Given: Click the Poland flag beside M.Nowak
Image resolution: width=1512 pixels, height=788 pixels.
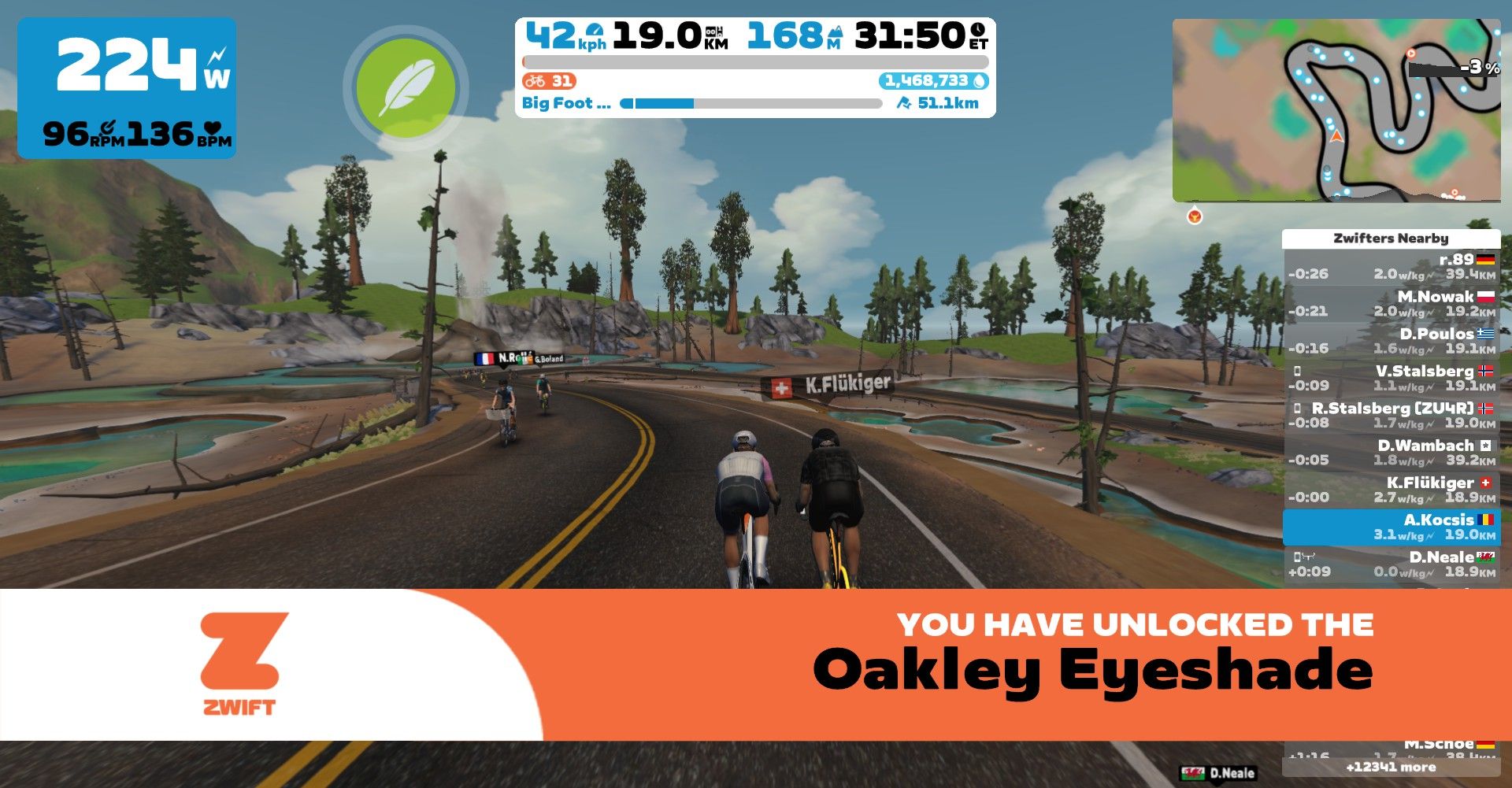Looking at the screenshot, I should (x=1486, y=298).
